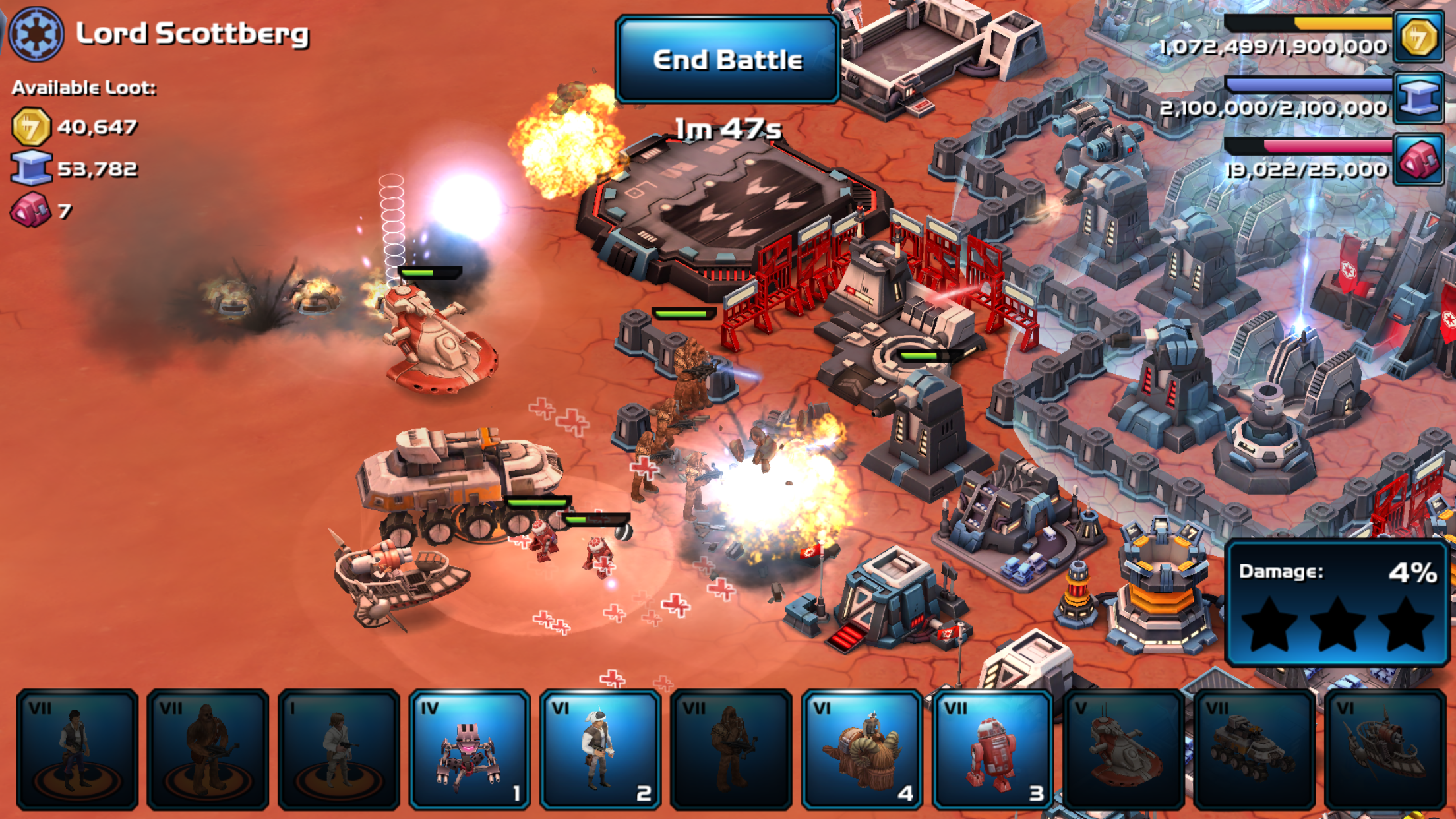Pick the level I Luke Skywalker slot
This screenshot has height=819, width=1456.
pos(338,749)
